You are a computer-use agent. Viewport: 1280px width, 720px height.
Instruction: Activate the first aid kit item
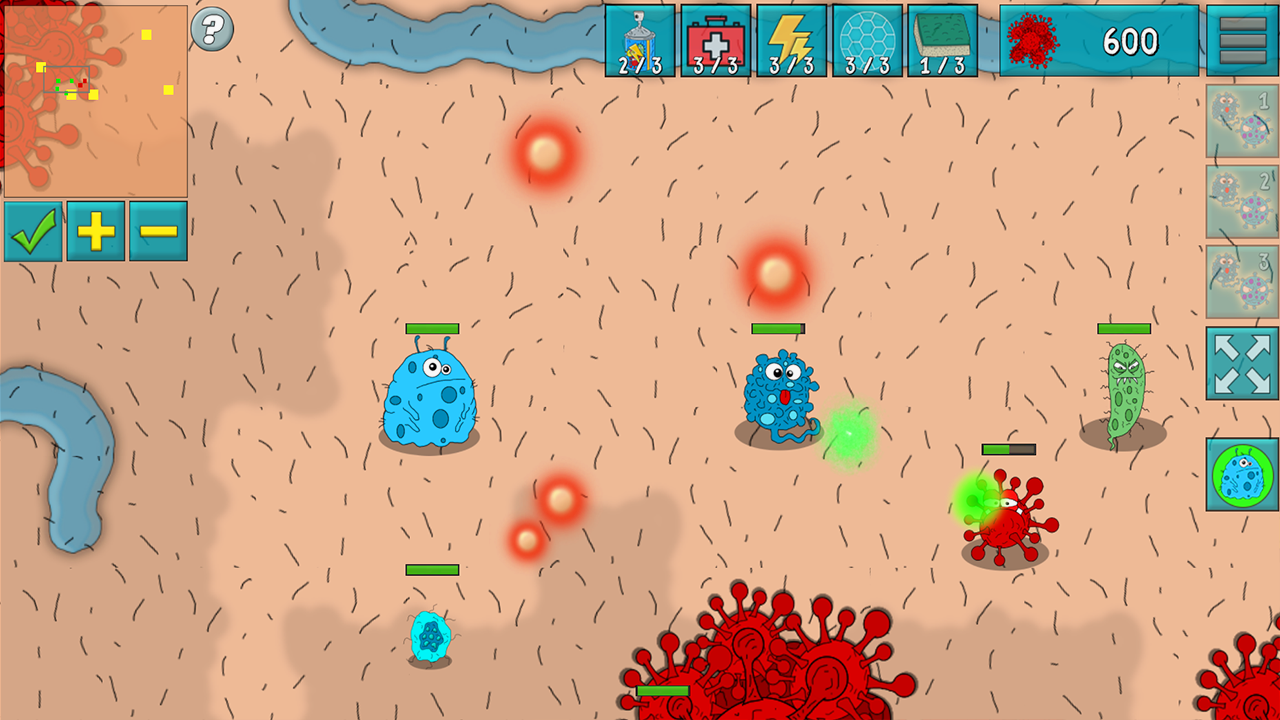click(x=716, y=40)
